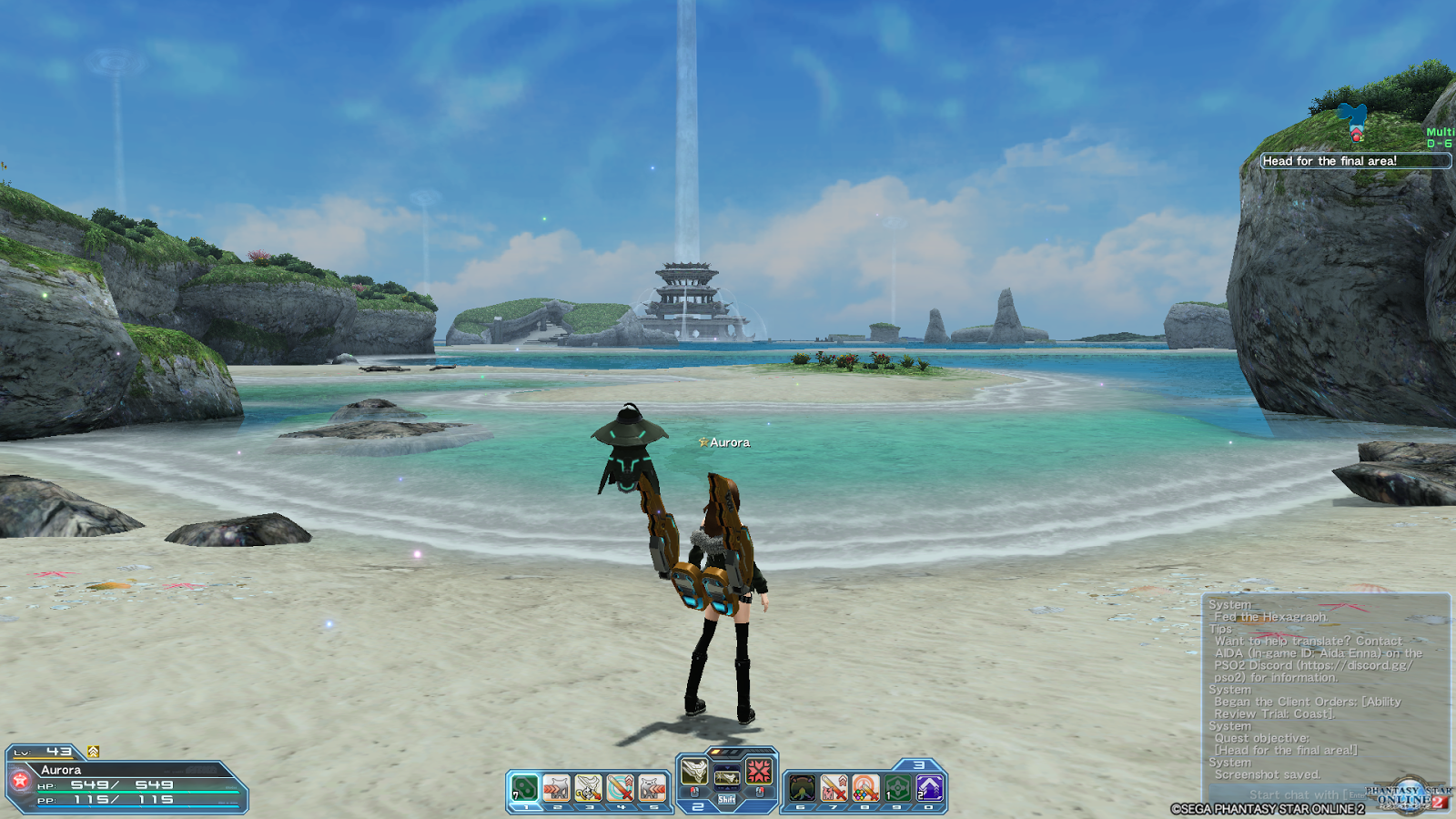This screenshot has width=1456, height=819.
Task: Open the "Head for the final area!" objective tracker
Action: coord(1355,161)
